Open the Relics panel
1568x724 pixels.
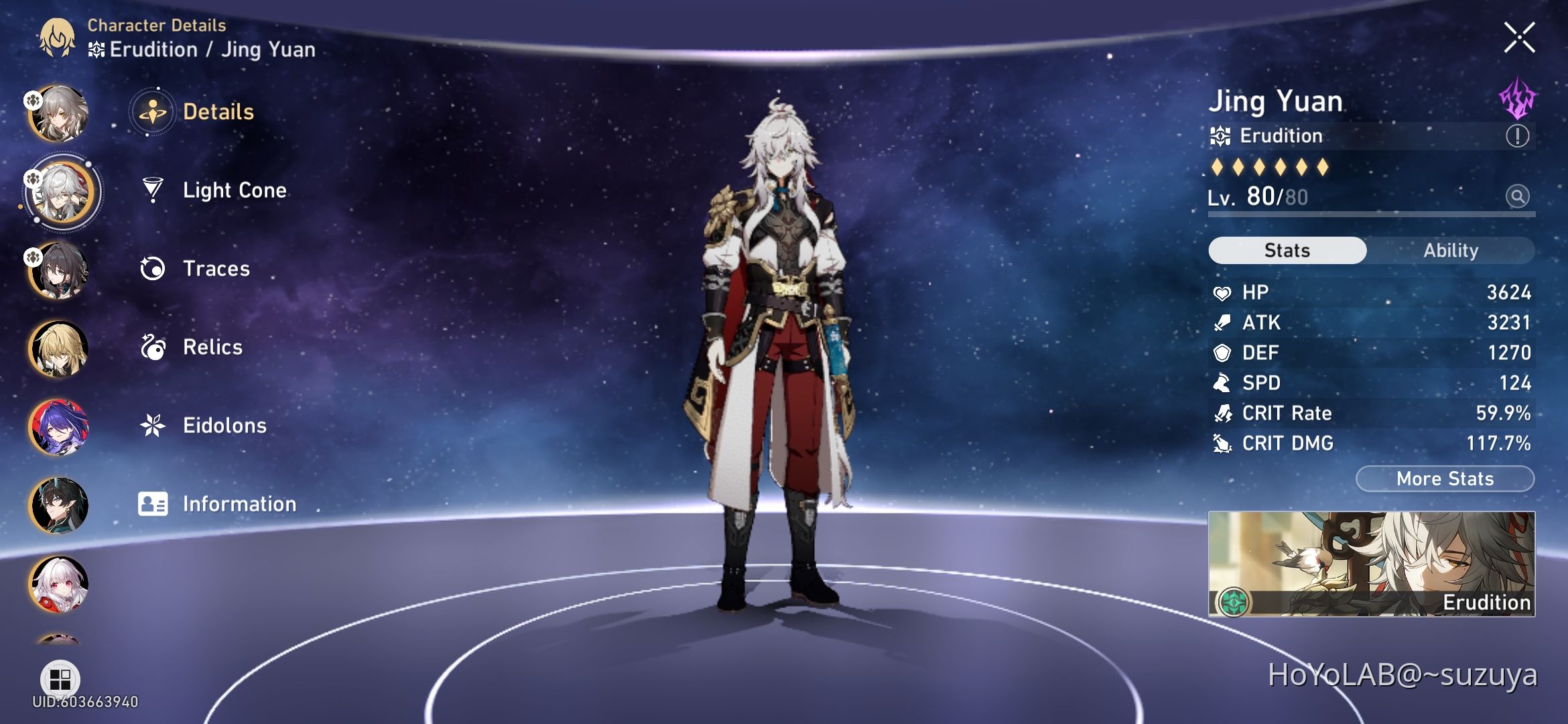(x=212, y=347)
